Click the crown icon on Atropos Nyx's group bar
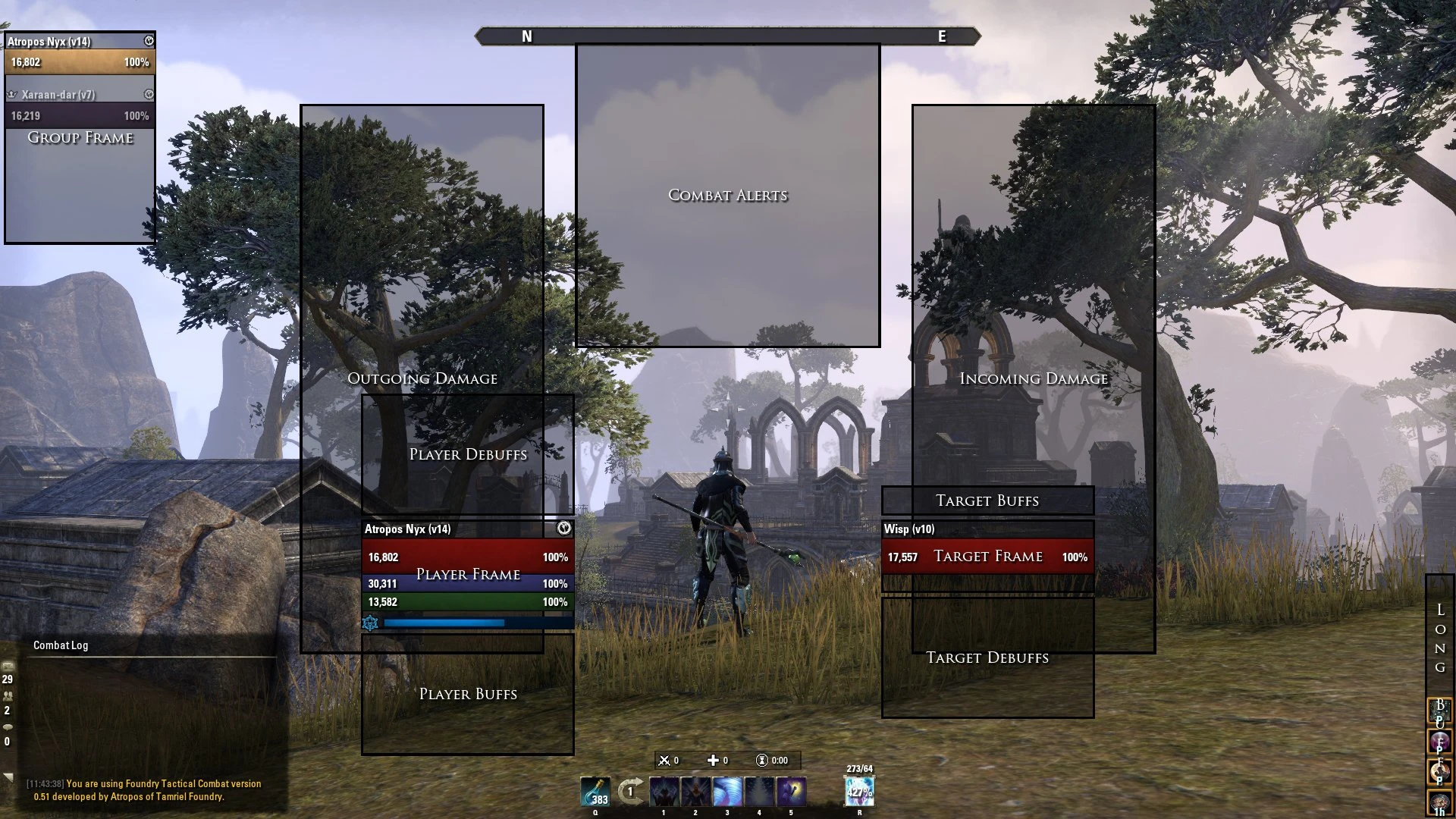This screenshot has width=1456, height=819. (149, 42)
